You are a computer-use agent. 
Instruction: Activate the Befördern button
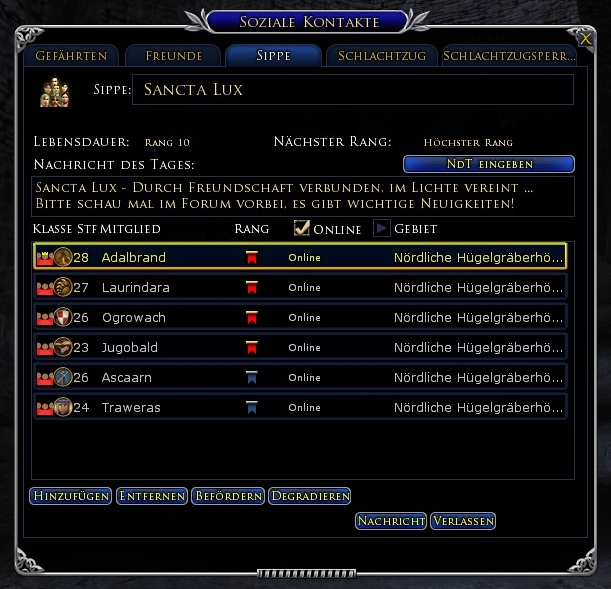tap(230, 496)
